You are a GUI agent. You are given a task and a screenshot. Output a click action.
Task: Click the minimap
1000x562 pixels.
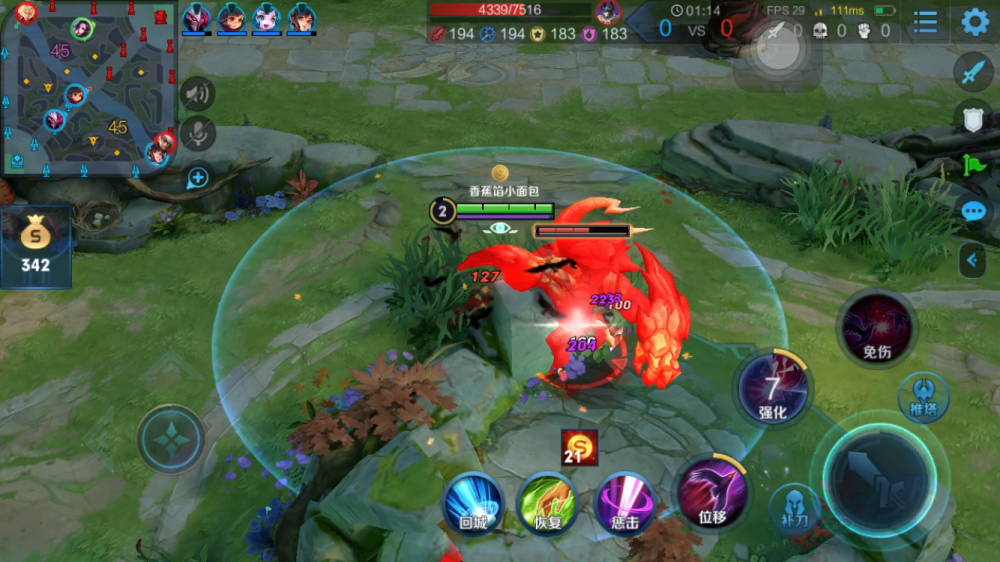(x=90, y=87)
